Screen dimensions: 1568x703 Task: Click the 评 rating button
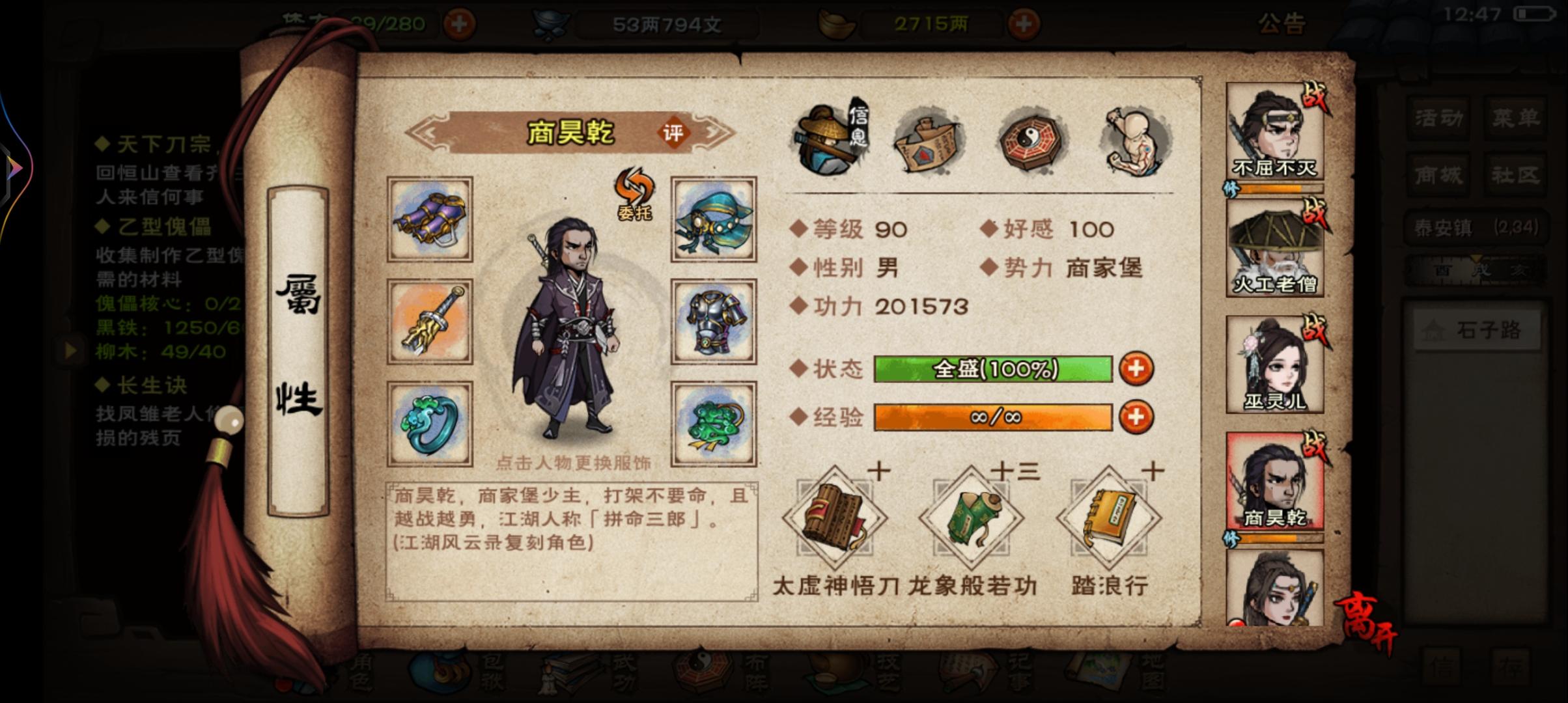674,133
